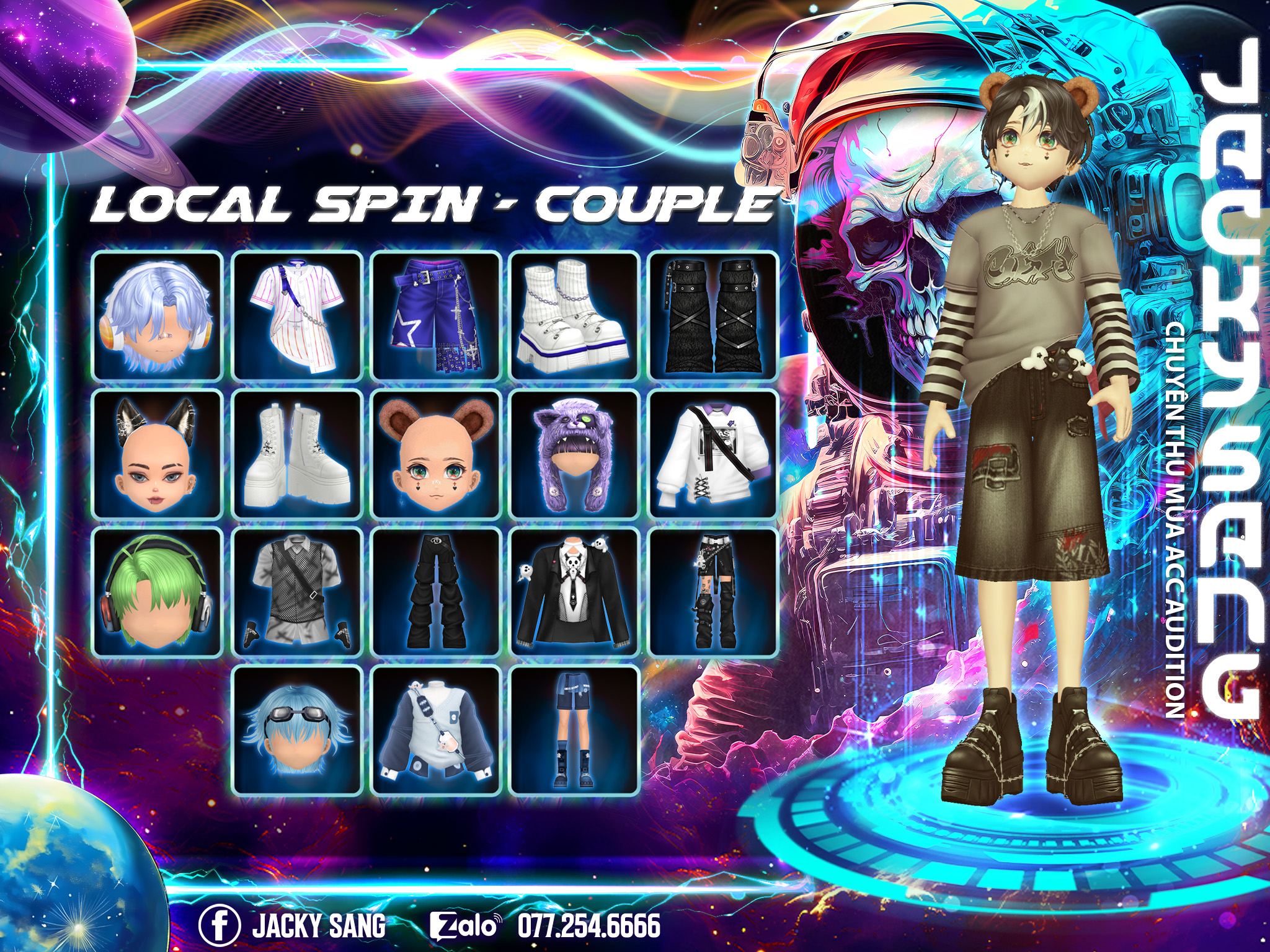Select the blue hair with goggles
The height and width of the screenshot is (952, 1270).
click(297, 731)
